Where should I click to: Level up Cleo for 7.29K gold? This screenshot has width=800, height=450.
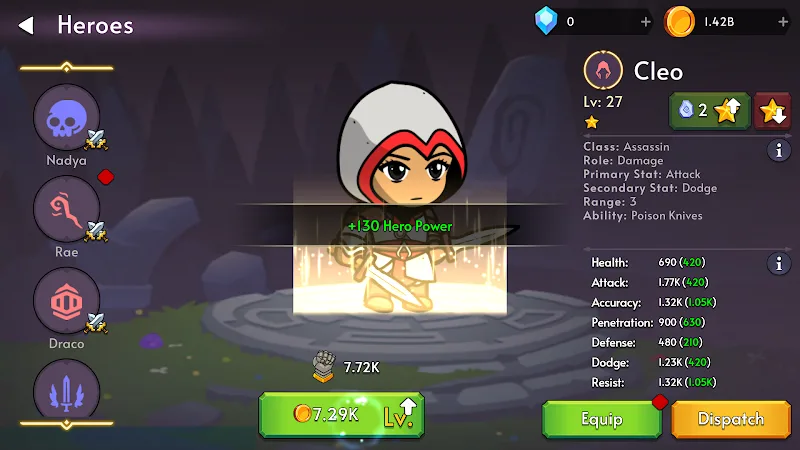tap(341, 414)
